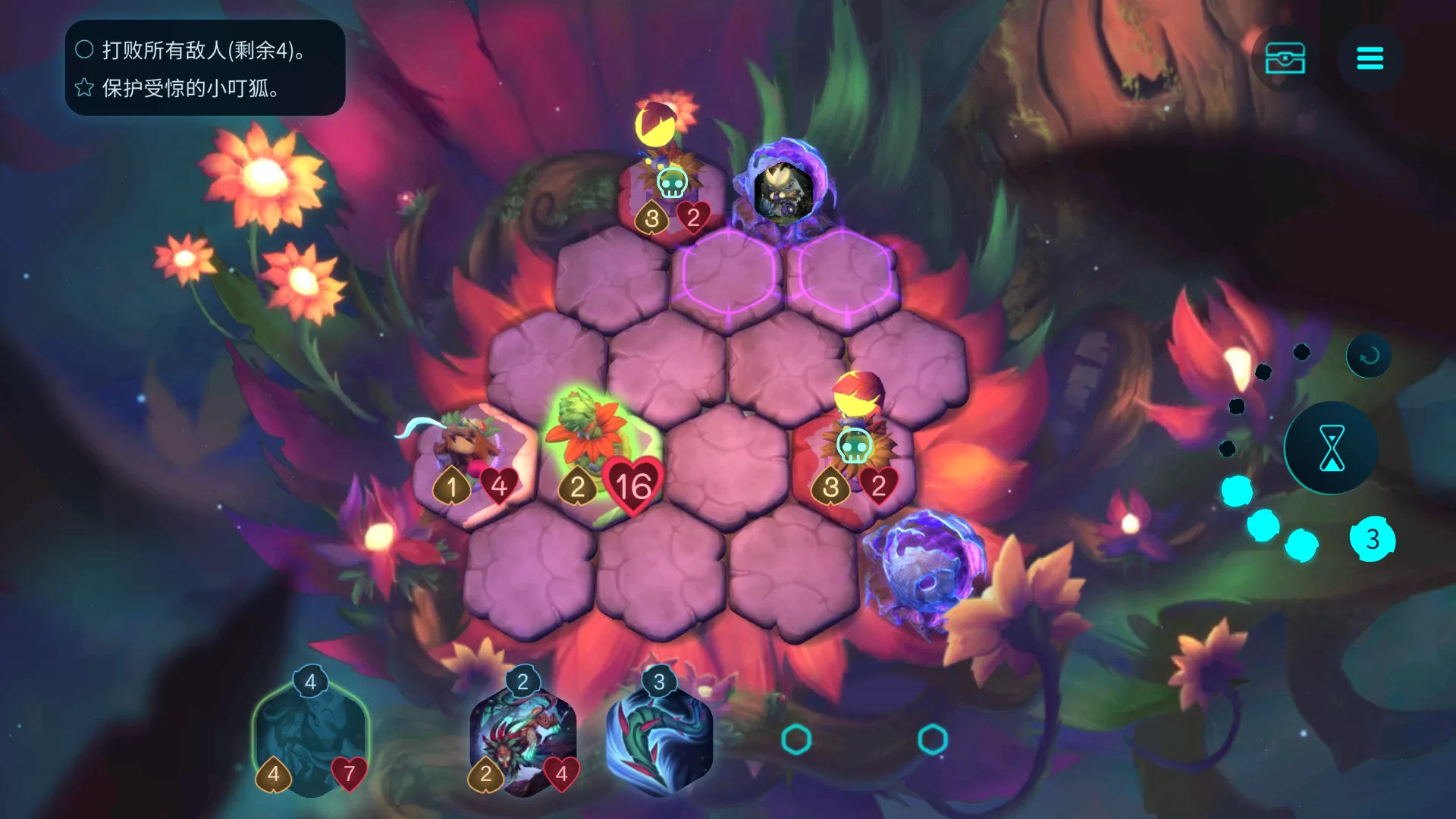This screenshot has height=819, width=1456.
Task: Click the undo arrow button
Action: [1369, 356]
